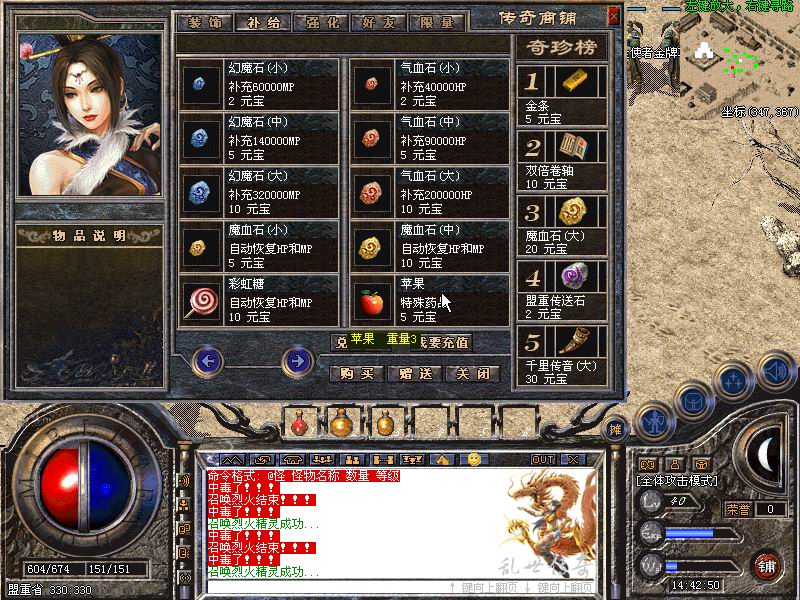Click the 赠送 gift button
Viewport: 800px width, 600px height.
[414, 373]
